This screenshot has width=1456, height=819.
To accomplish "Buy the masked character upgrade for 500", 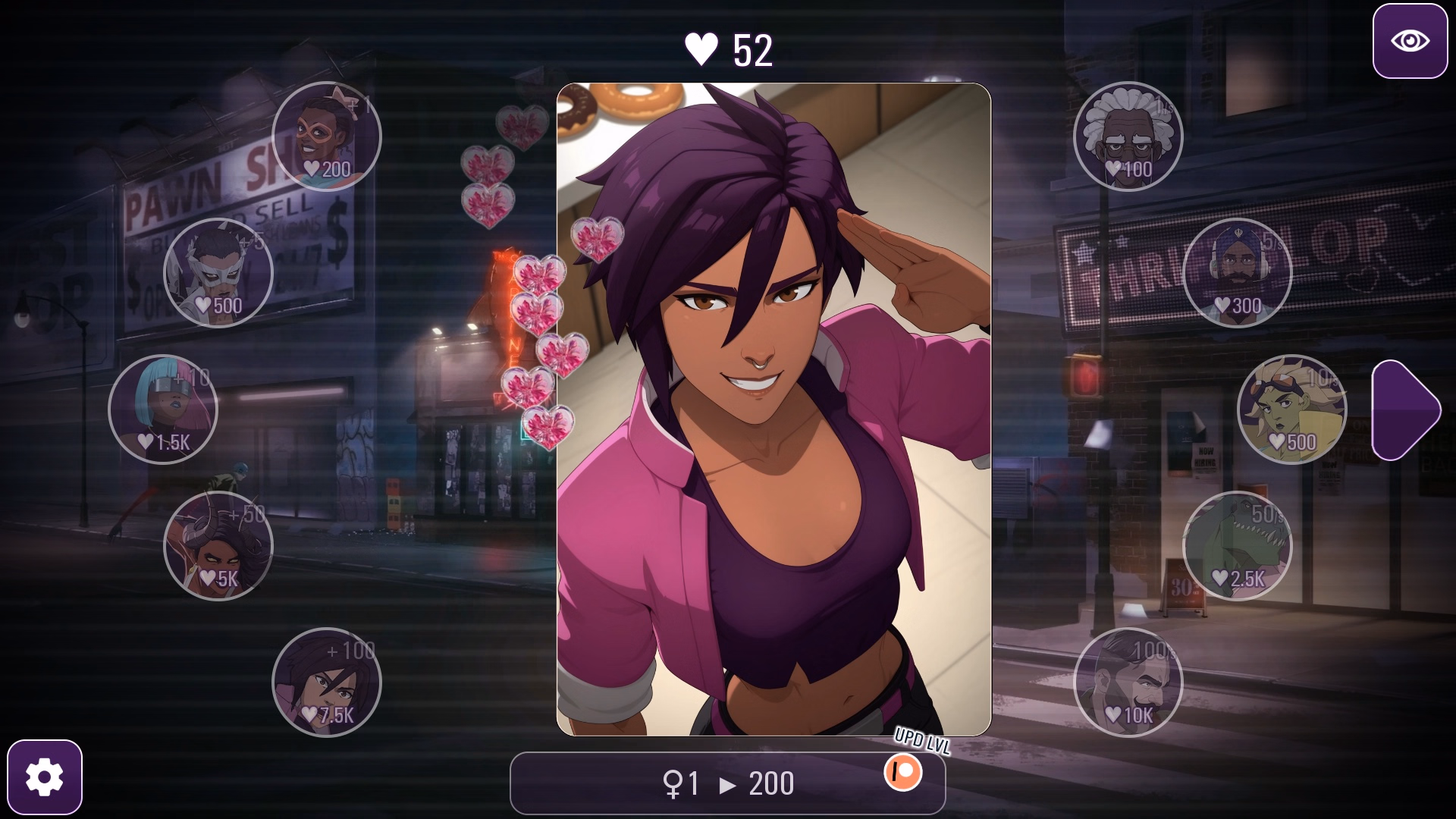I will point(218,273).
